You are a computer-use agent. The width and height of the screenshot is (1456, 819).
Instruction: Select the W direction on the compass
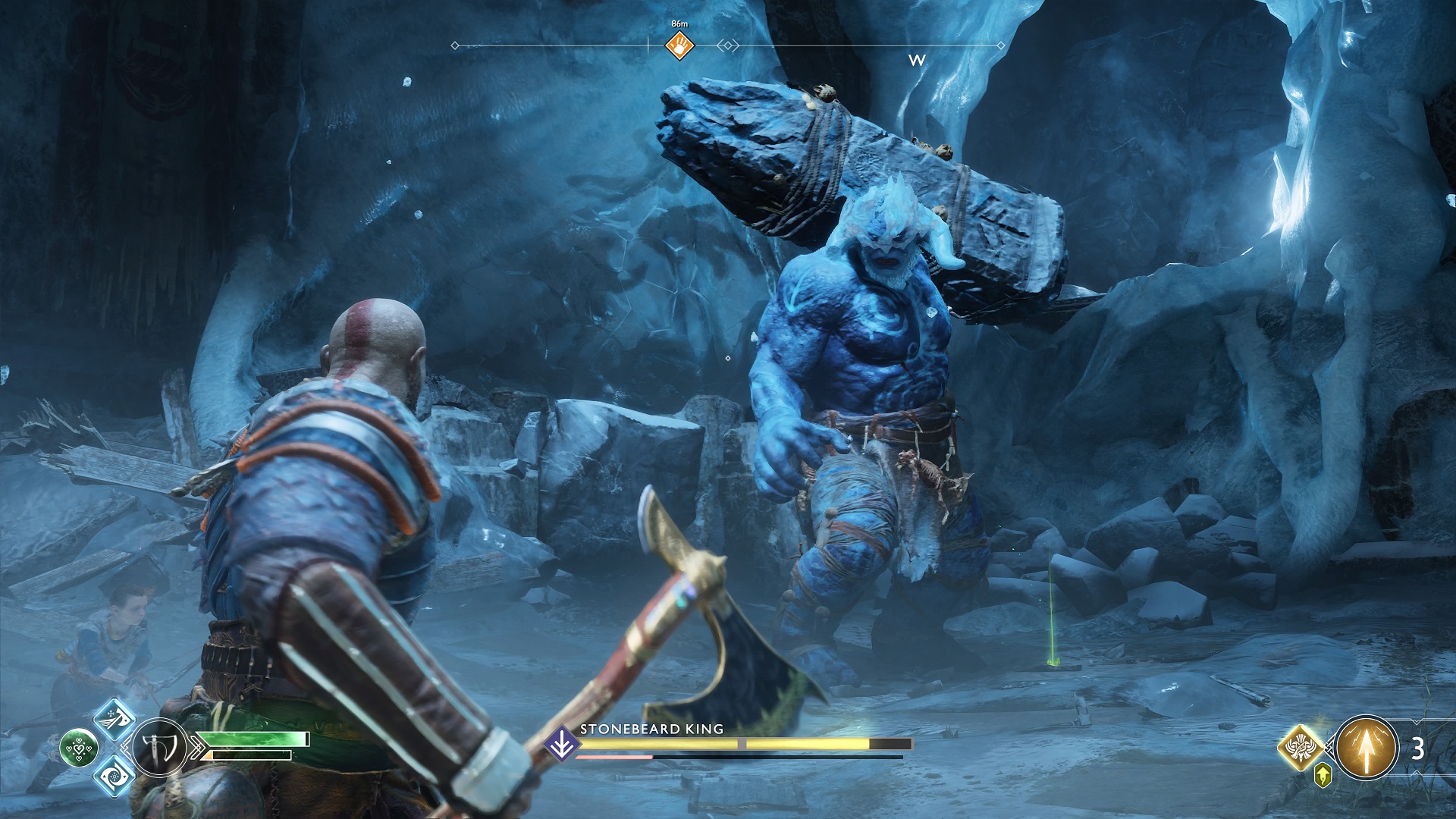(918, 58)
